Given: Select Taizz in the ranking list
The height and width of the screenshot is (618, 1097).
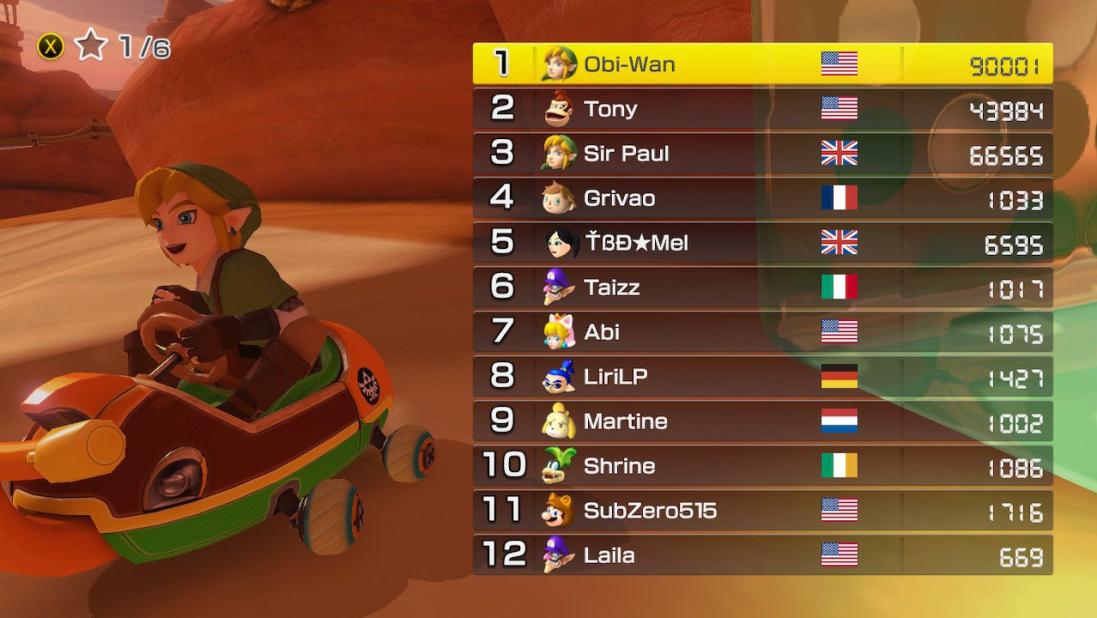Looking at the screenshot, I should tap(762, 287).
